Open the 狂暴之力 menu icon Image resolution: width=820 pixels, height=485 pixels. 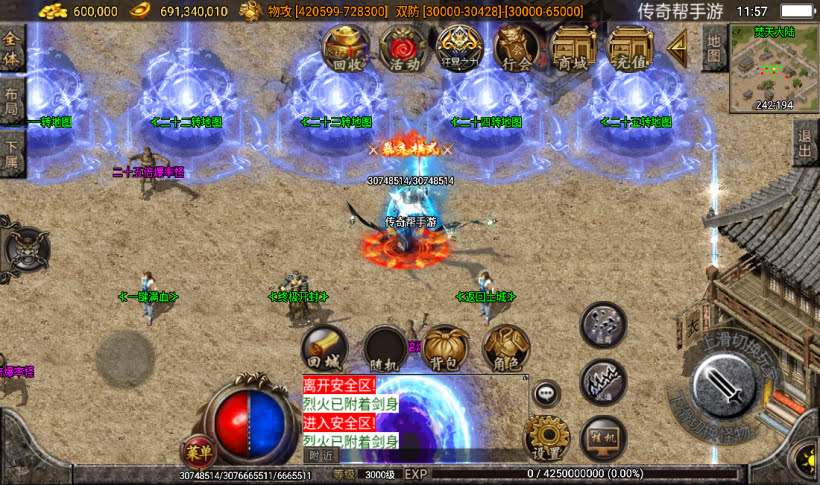[x=461, y=48]
